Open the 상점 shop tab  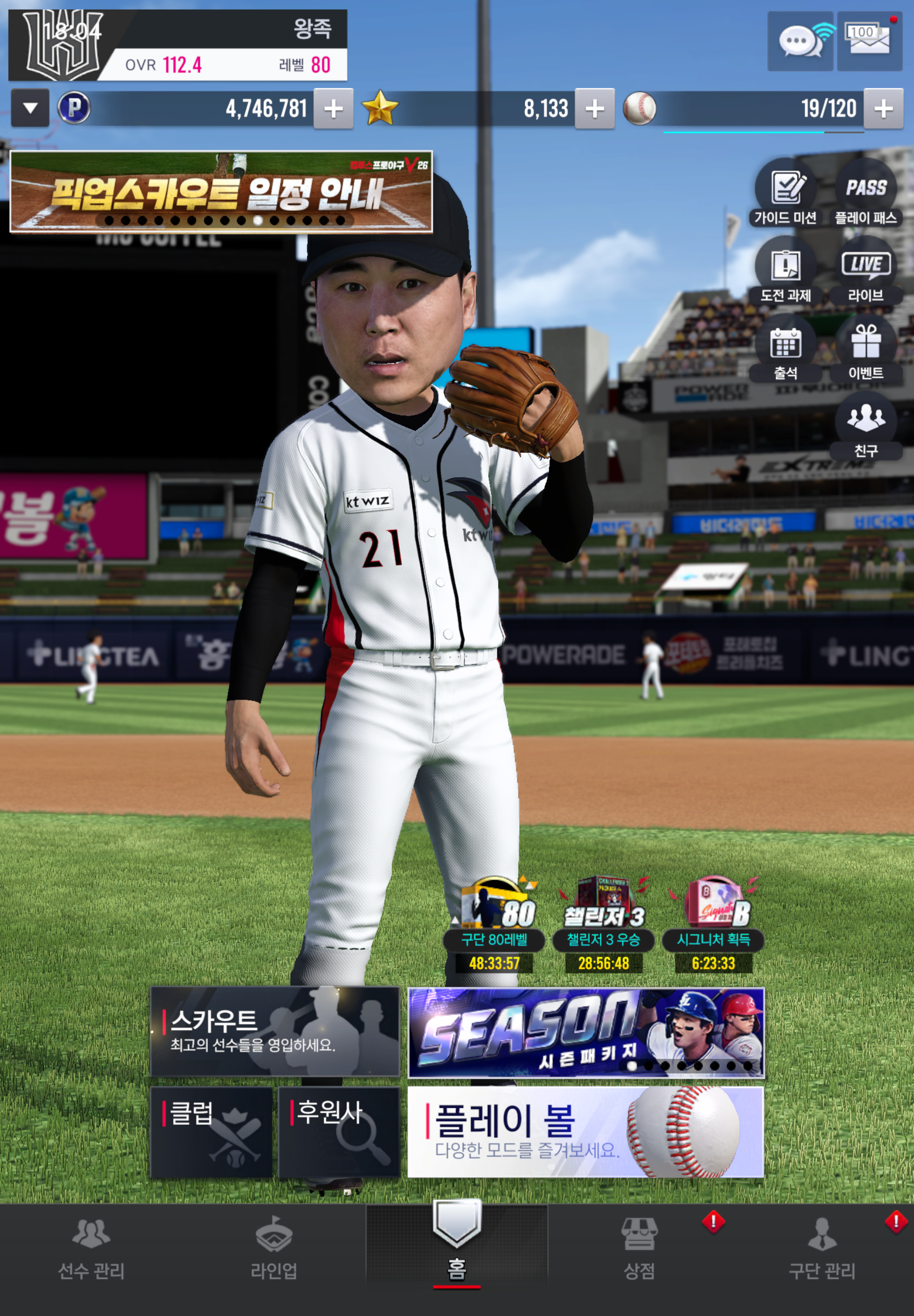[x=639, y=1249]
